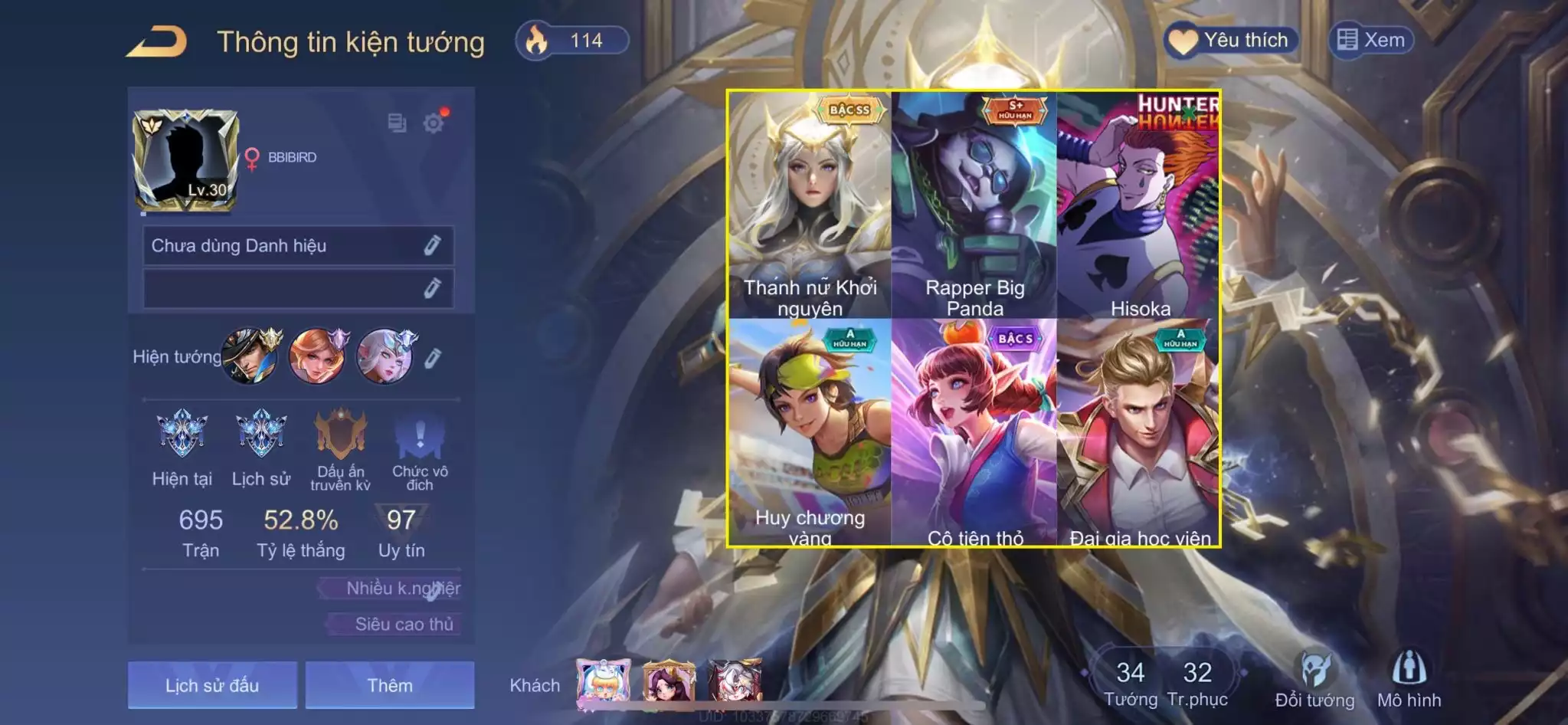Open the Dấu ấn truyền kỳ badge
This screenshot has width=1568, height=725.
coord(341,436)
